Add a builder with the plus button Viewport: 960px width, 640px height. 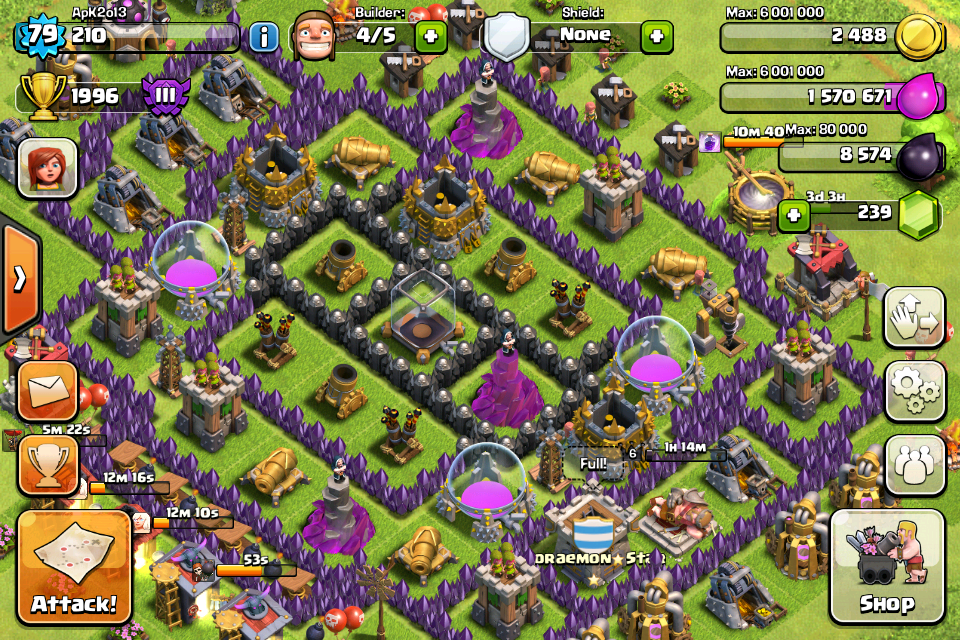[431, 38]
